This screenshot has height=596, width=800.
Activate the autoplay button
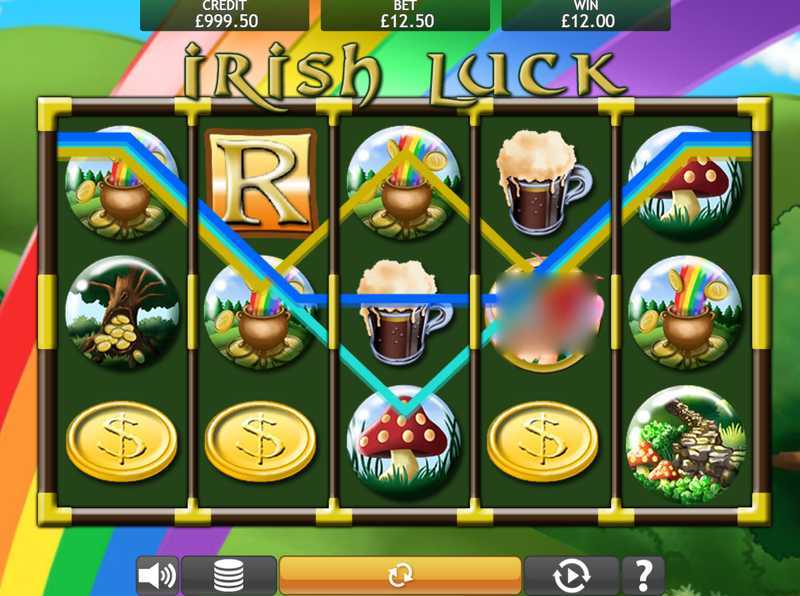[x=570, y=576]
